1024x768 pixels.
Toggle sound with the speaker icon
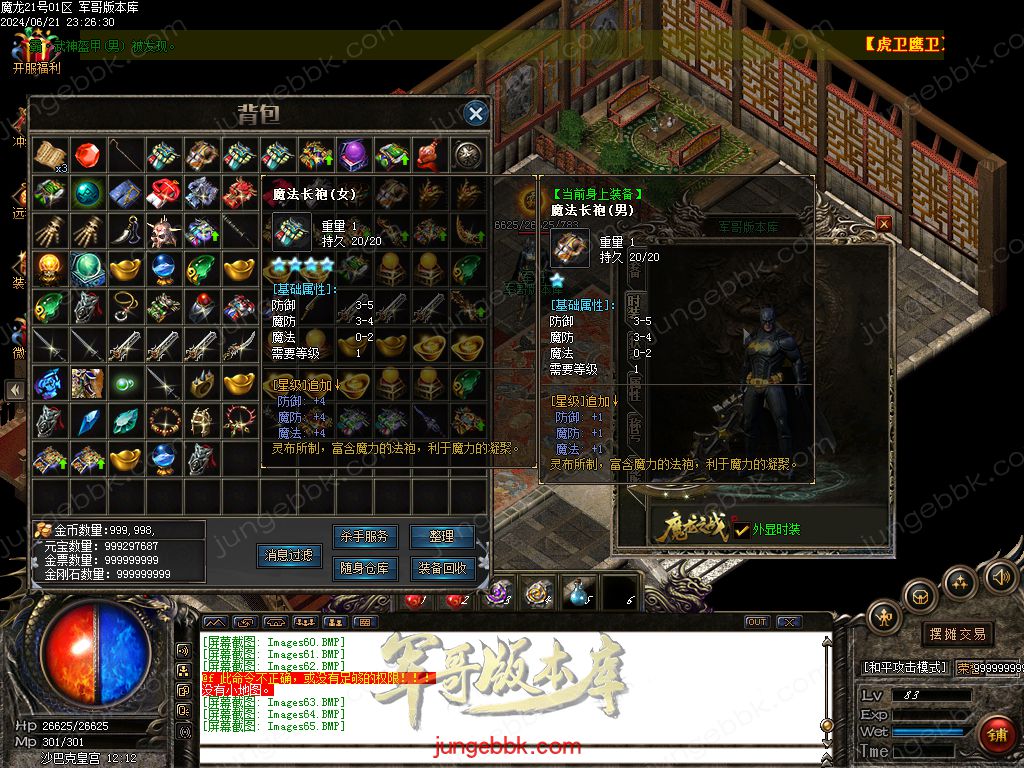tap(1000, 577)
